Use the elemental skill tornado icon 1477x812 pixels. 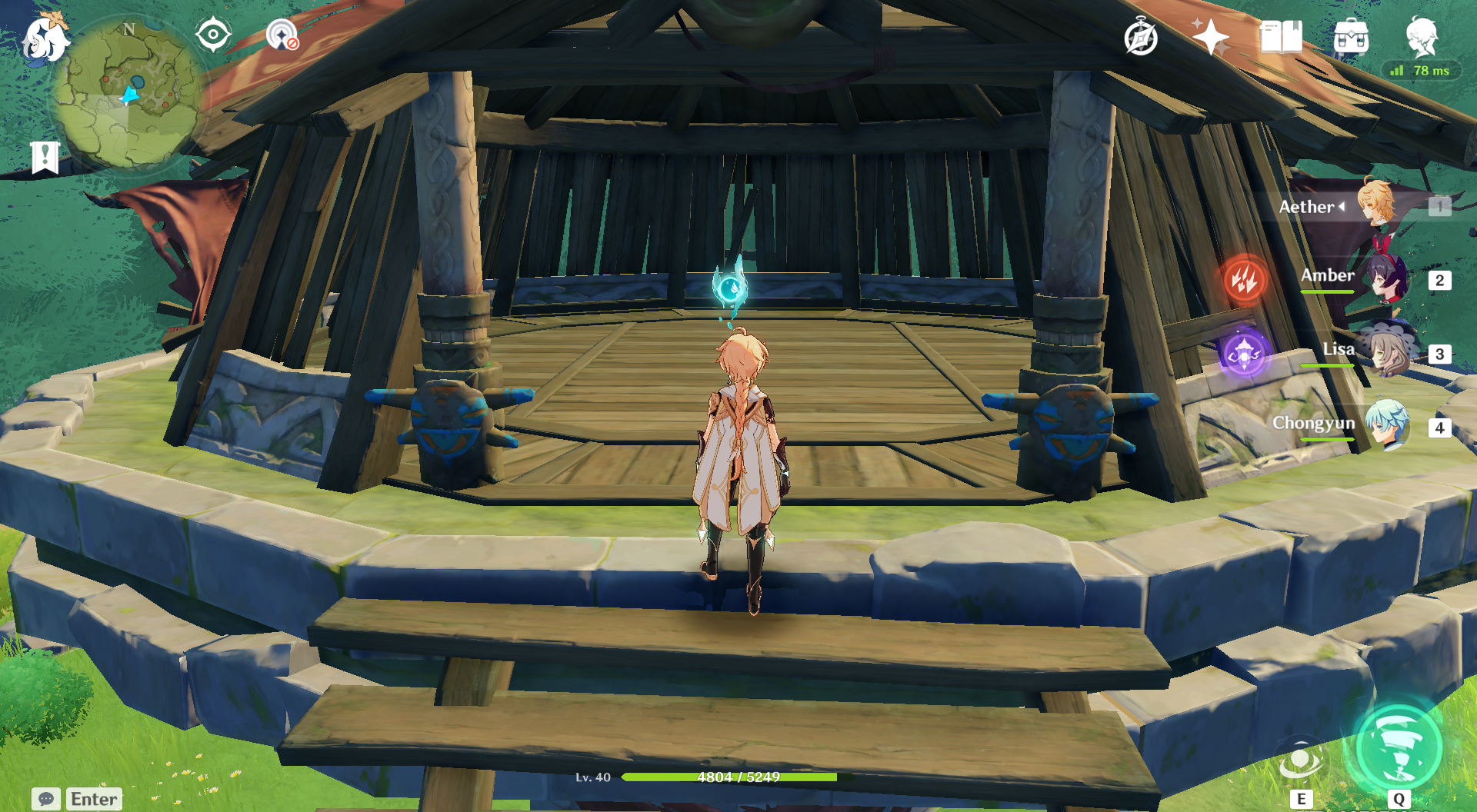(1301, 761)
